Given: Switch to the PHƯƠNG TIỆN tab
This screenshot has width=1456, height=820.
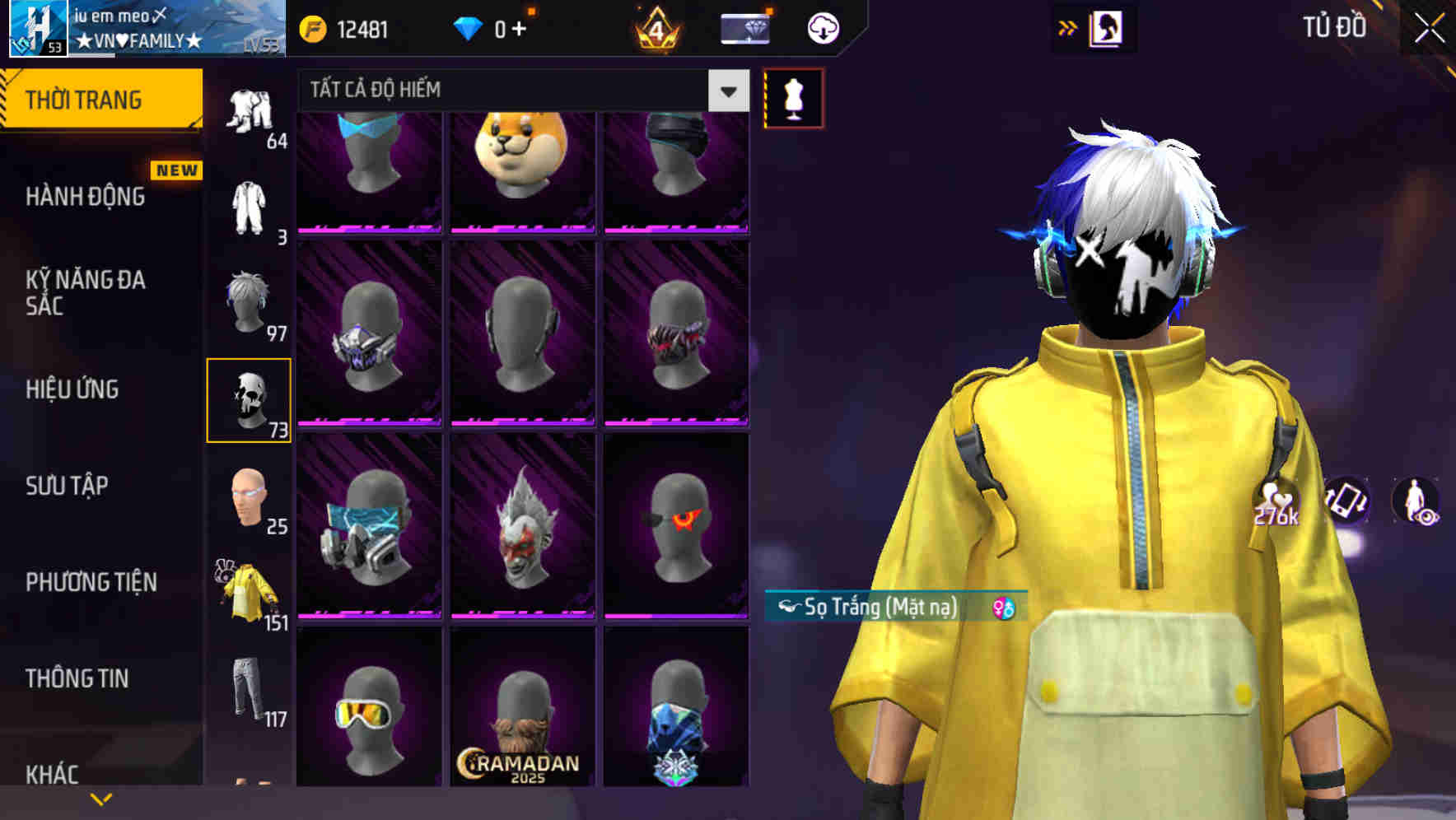Looking at the screenshot, I should pyautogui.click(x=91, y=580).
